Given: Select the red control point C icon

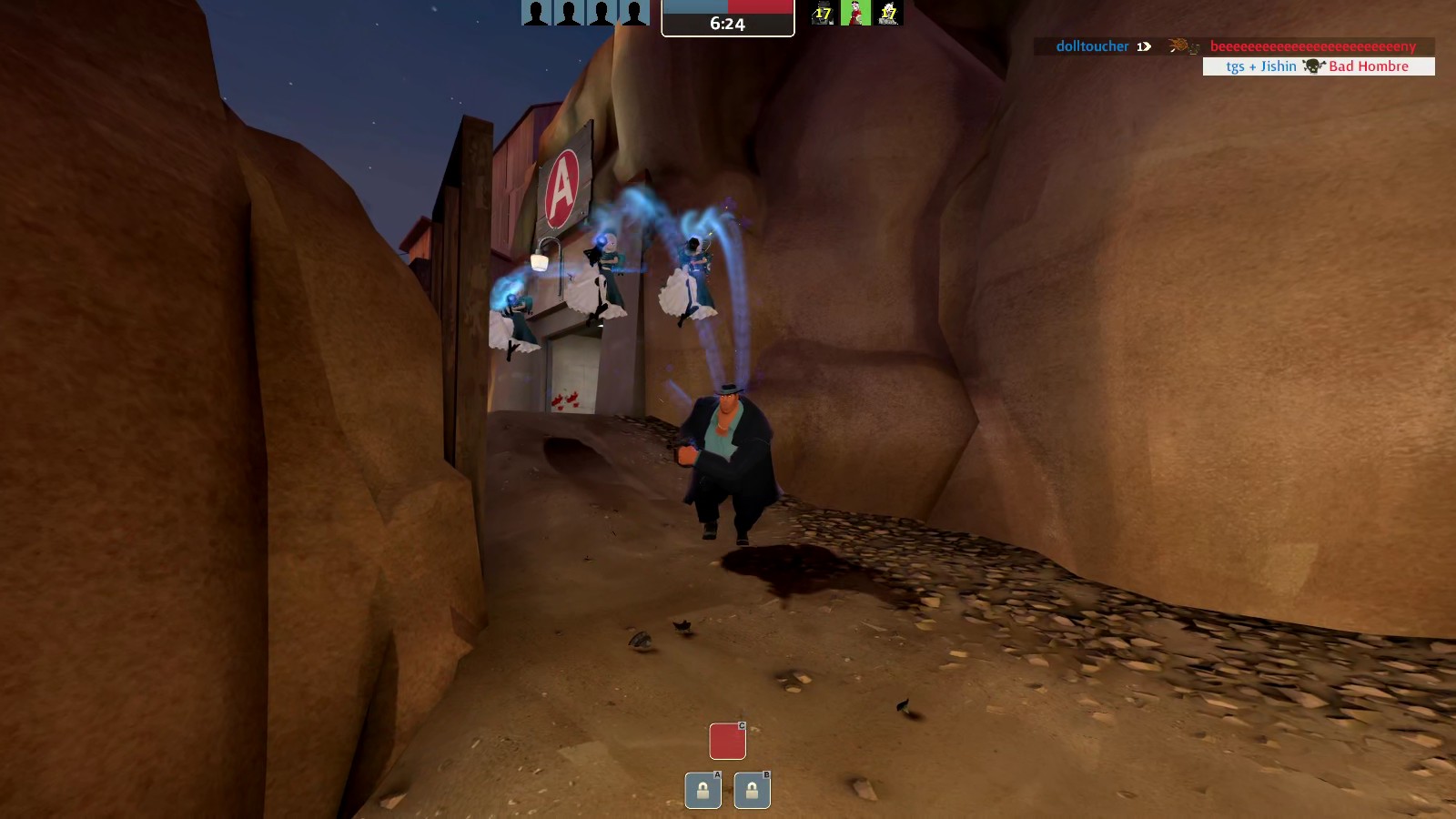Looking at the screenshot, I should pyautogui.click(x=727, y=742).
